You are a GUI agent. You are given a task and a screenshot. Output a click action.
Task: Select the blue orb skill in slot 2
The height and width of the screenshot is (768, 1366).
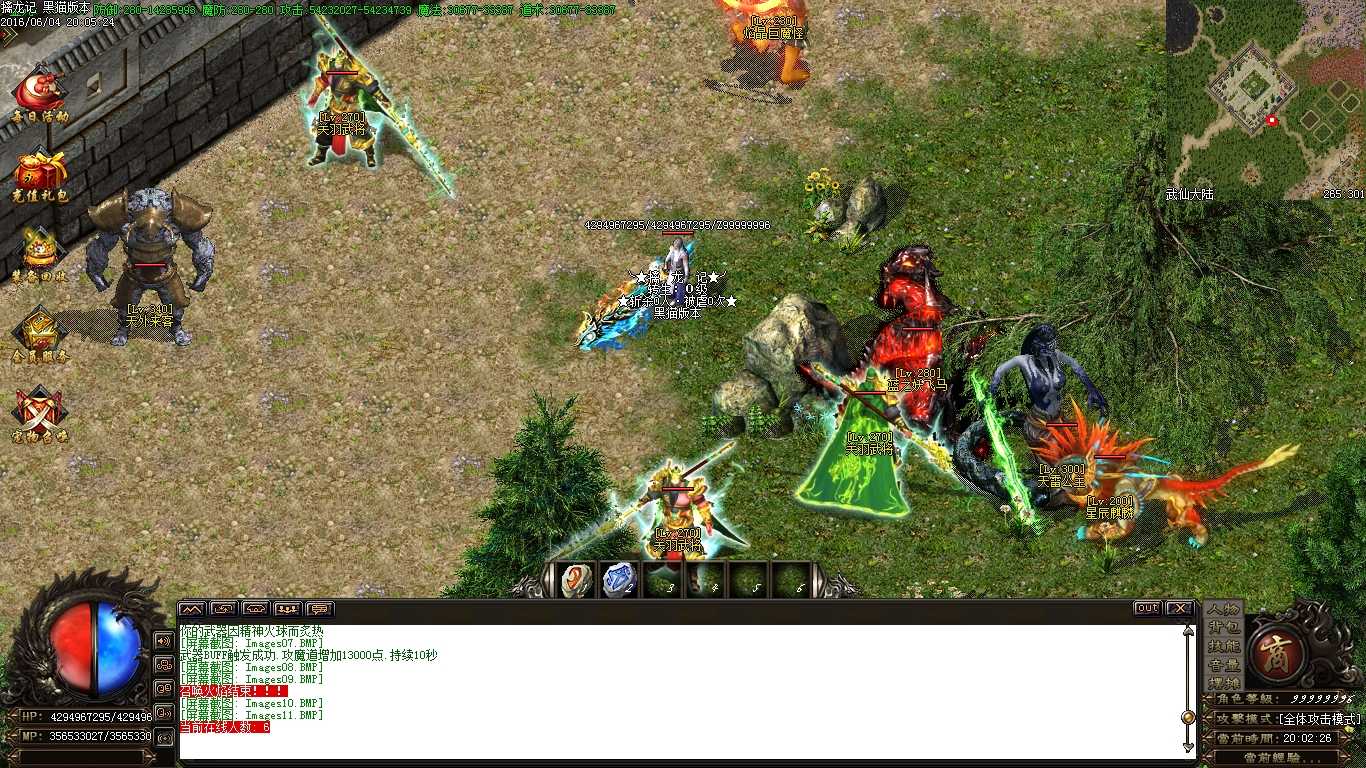click(619, 577)
